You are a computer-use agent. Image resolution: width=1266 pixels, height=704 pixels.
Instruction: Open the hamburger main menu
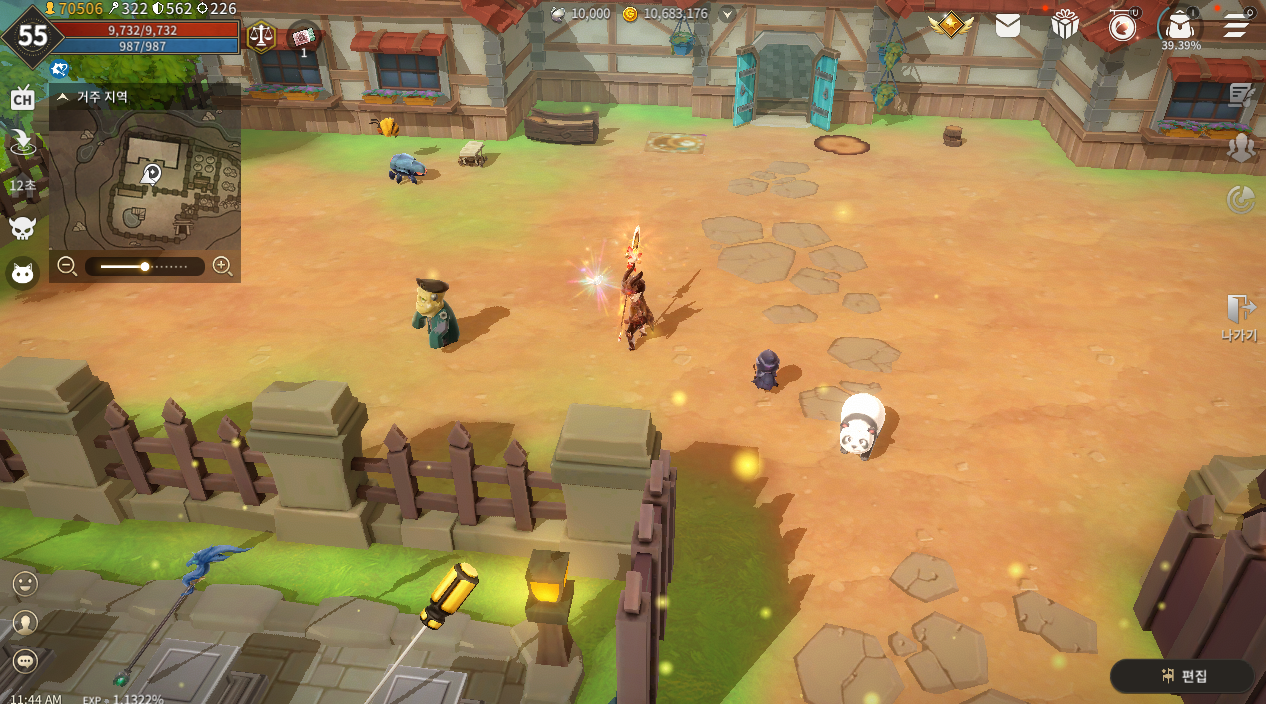tap(1237, 25)
